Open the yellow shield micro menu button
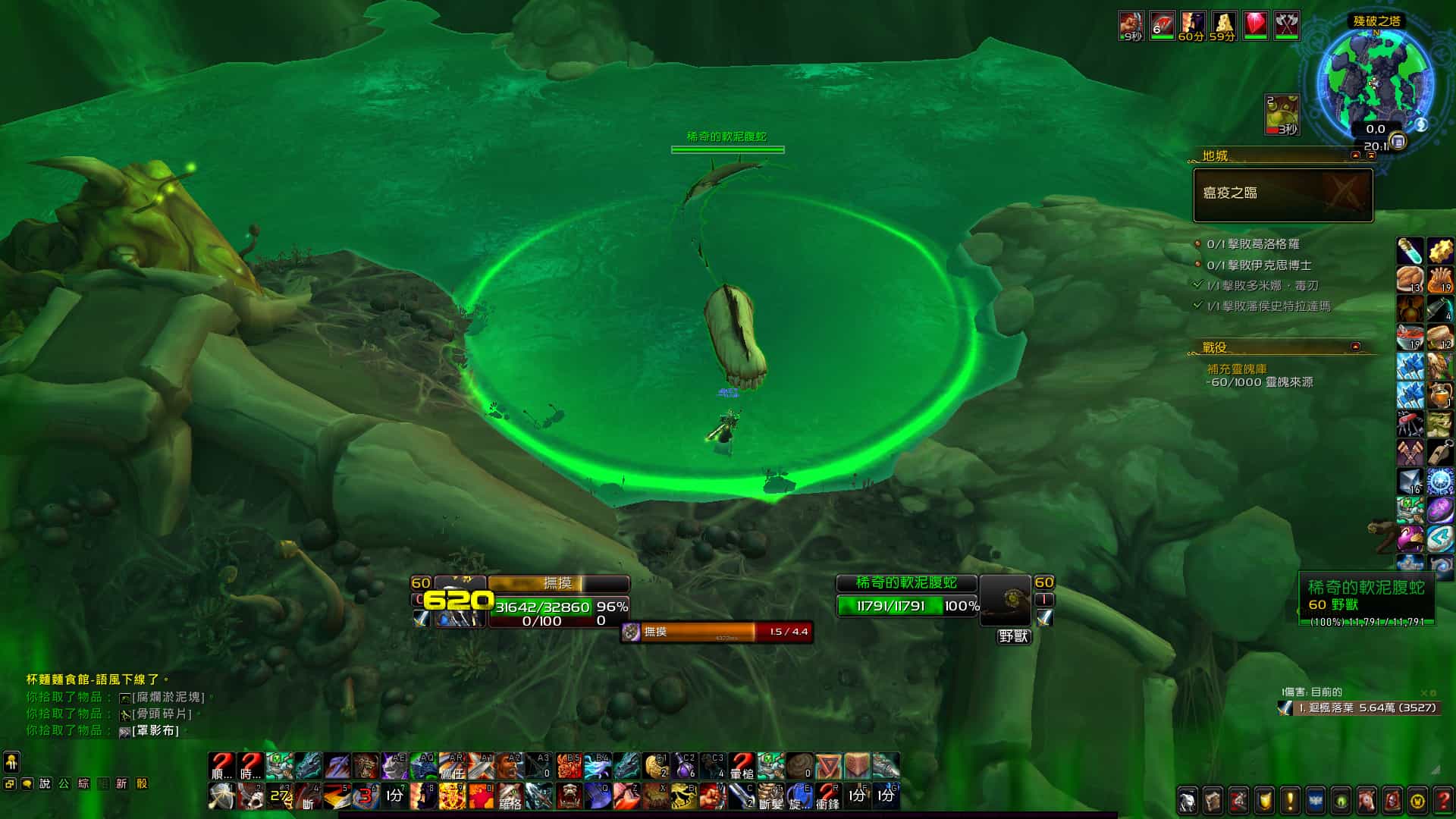Viewport: 1456px width, 819px height. [x=1264, y=801]
